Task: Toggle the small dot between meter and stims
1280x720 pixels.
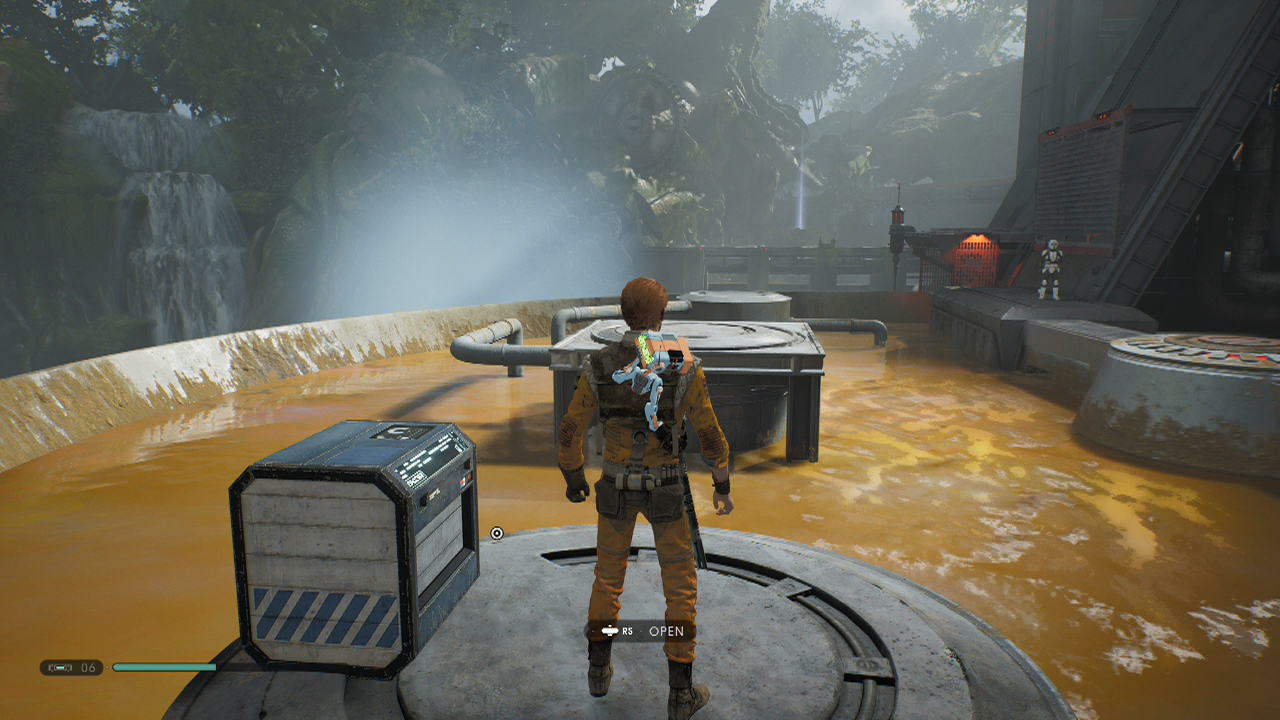Action: coord(107,667)
